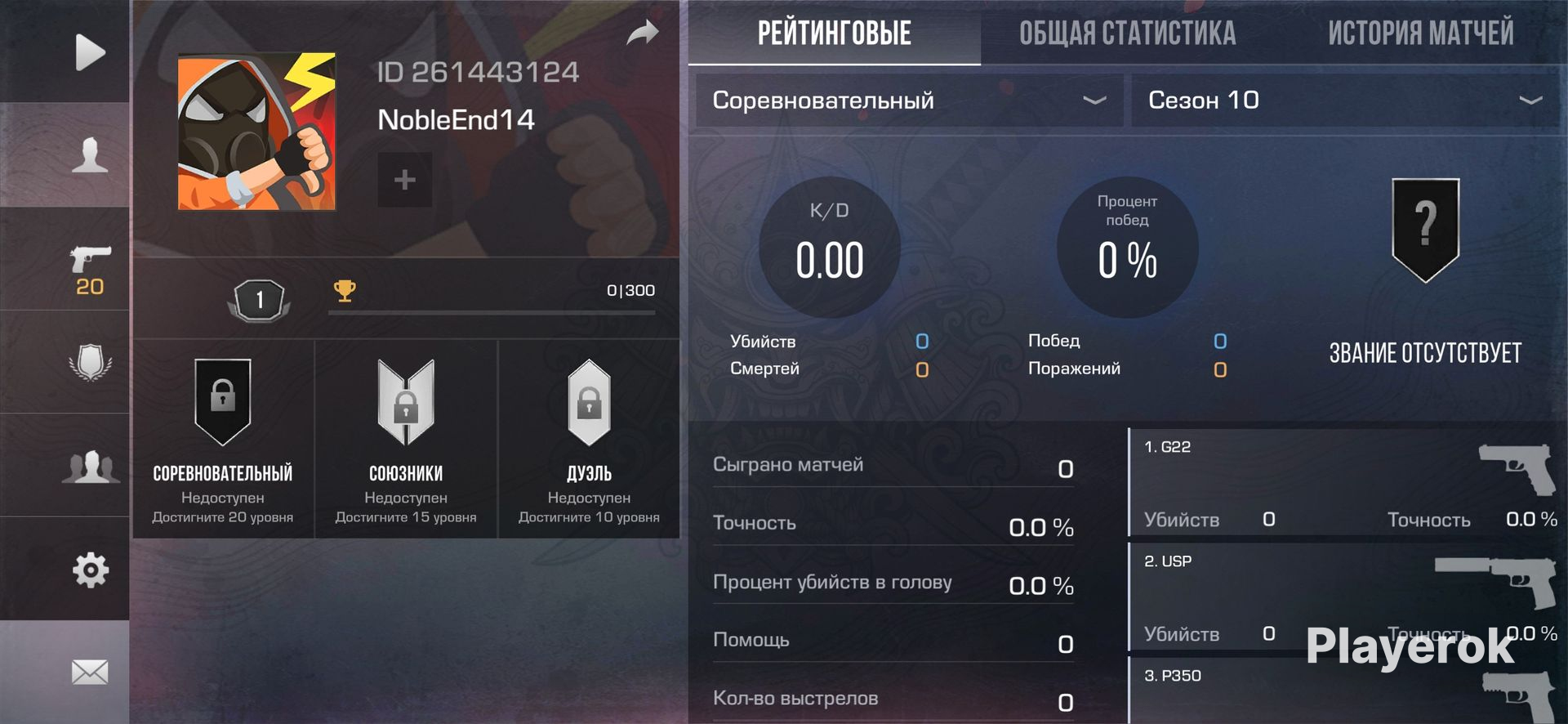Click the plus button under the avatar
The height and width of the screenshot is (724, 1568).
(404, 180)
